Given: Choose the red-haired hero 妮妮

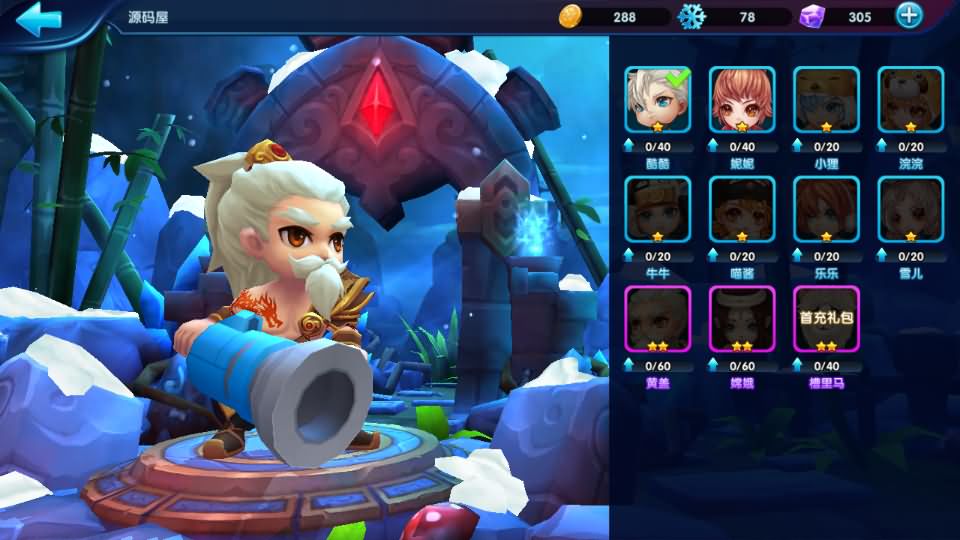Looking at the screenshot, I should coord(742,99).
